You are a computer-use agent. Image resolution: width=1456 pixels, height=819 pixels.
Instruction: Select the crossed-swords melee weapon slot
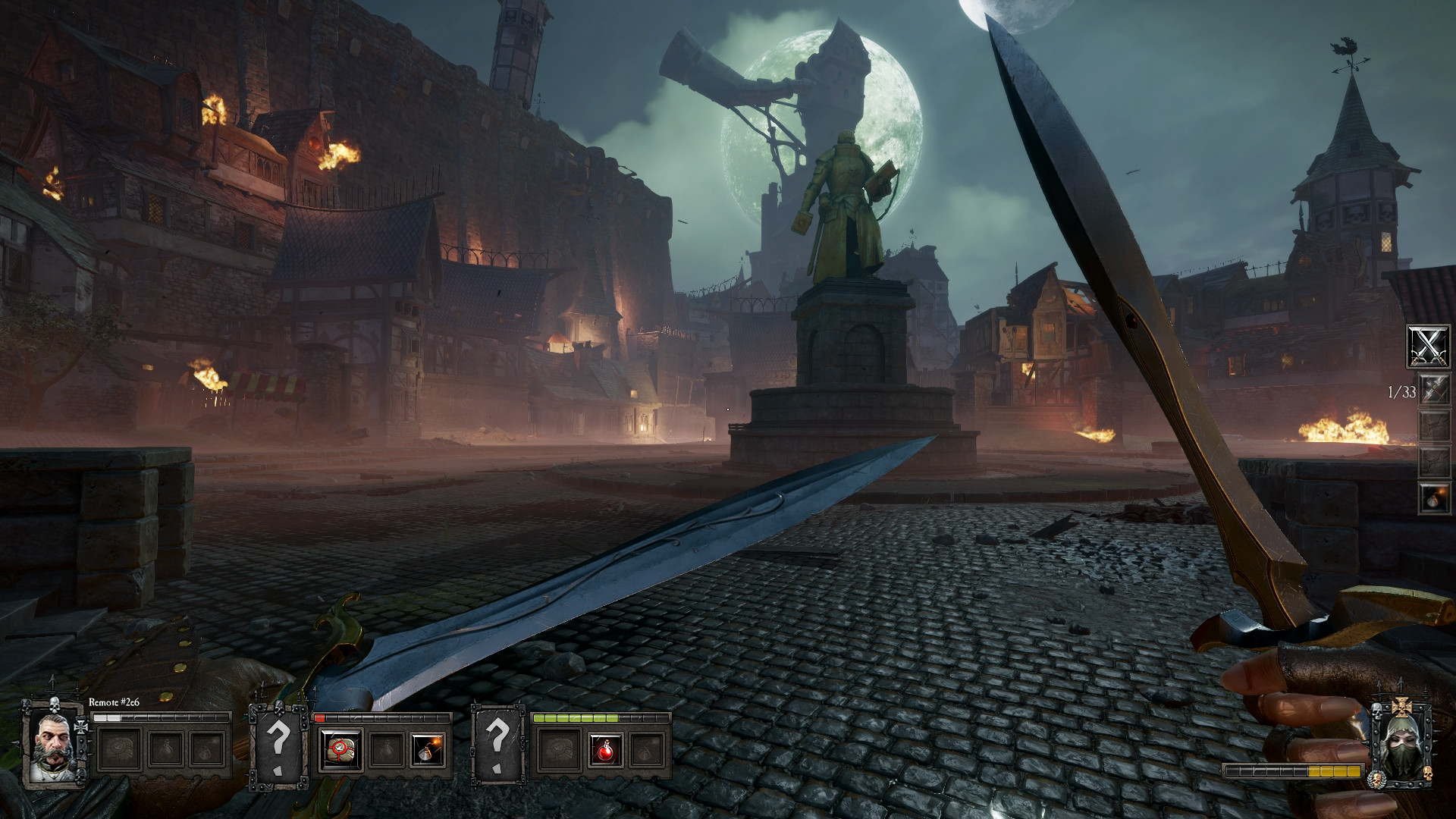1429,347
